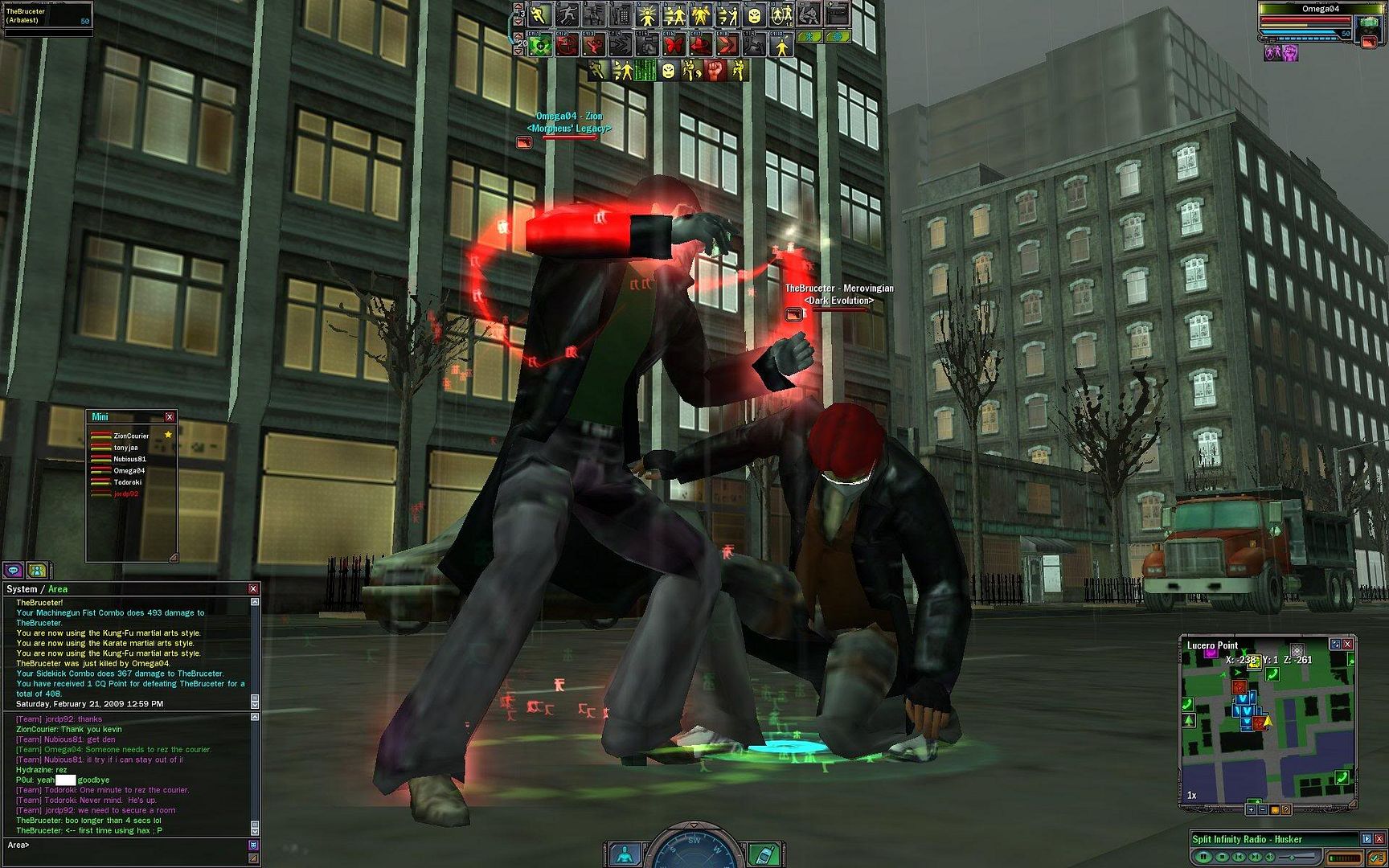Open the team members icon button
Image resolution: width=1389 pixels, height=868 pixels.
(37, 570)
